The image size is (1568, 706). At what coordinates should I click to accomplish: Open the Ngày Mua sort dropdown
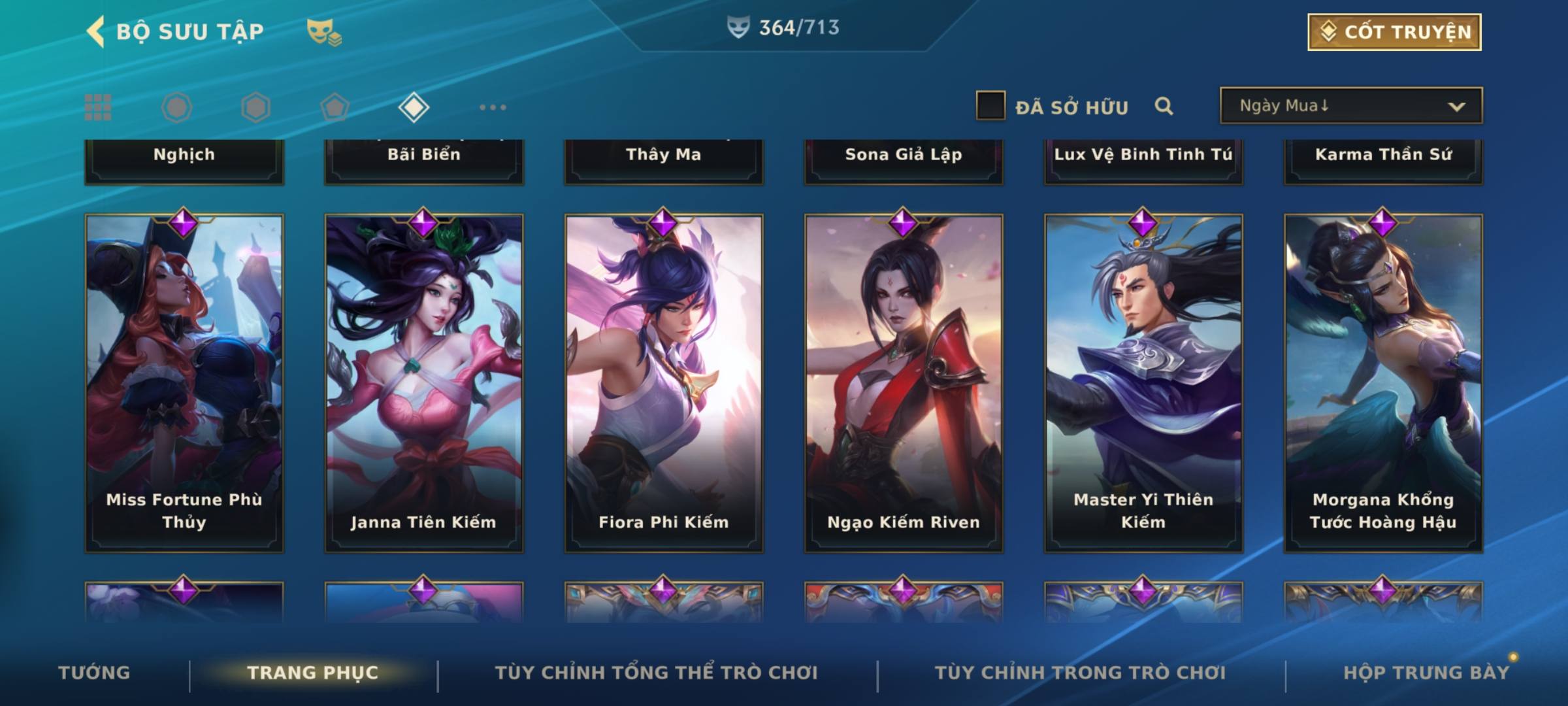[1351, 106]
